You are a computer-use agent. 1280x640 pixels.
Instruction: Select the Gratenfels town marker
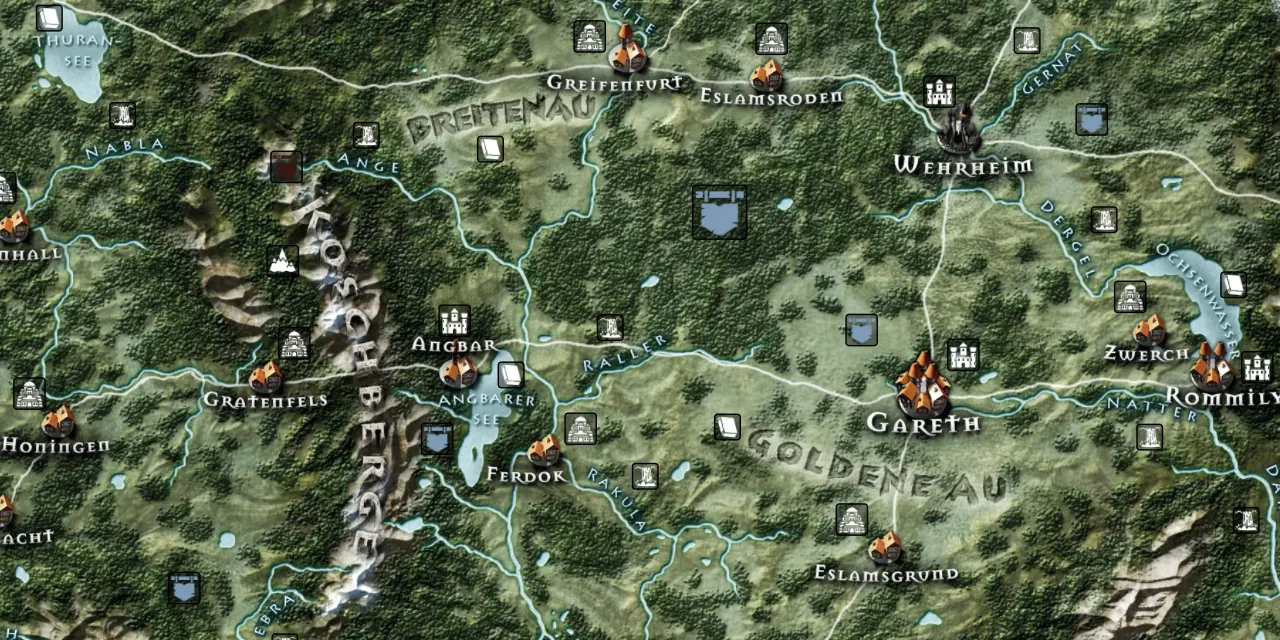pos(265,377)
